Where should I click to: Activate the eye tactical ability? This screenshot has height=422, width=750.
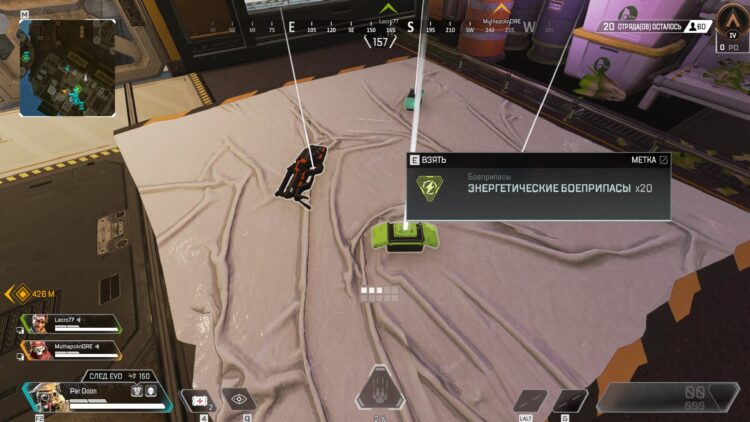tap(236, 397)
